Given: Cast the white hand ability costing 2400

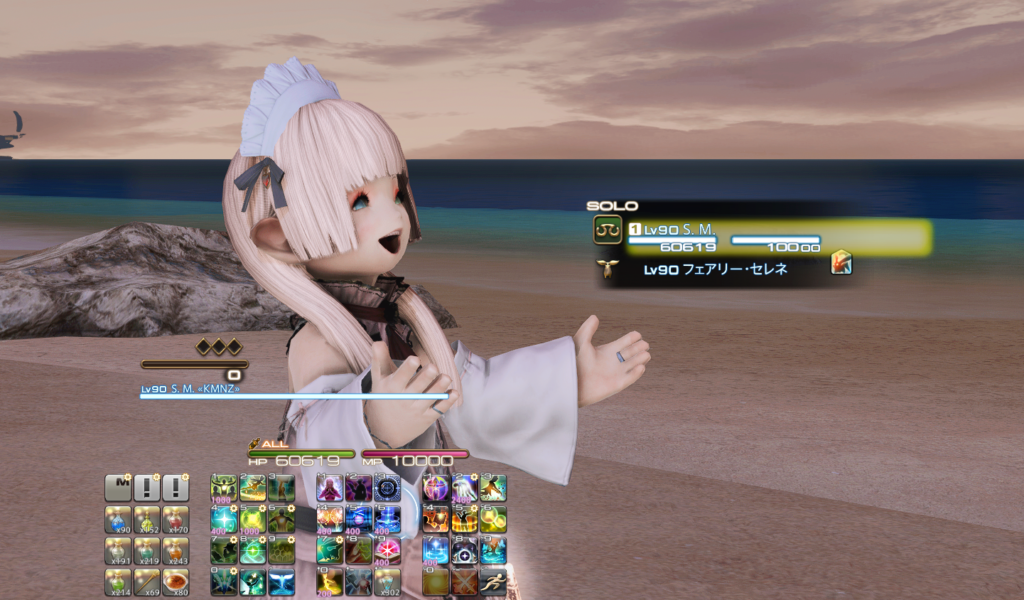Looking at the screenshot, I should (464, 488).
